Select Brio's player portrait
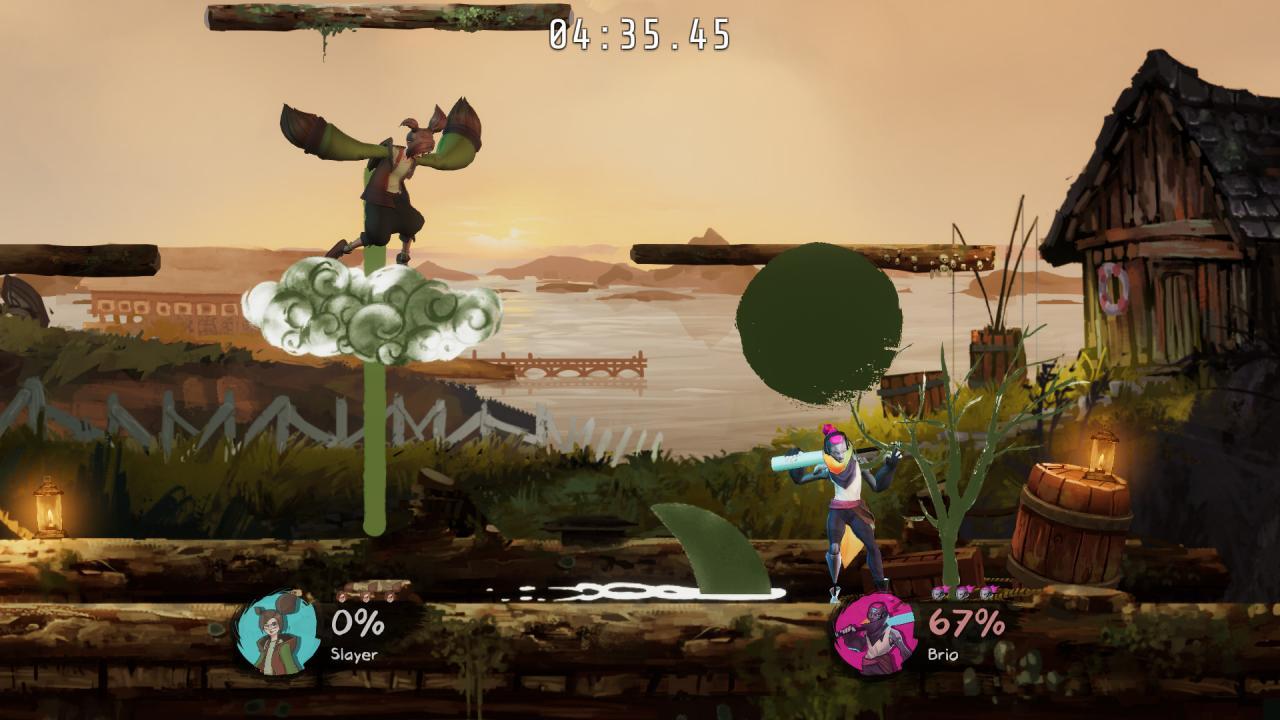Image resolution: width=1280 pixels, height=720 pixels. click(x=874, y=634)
